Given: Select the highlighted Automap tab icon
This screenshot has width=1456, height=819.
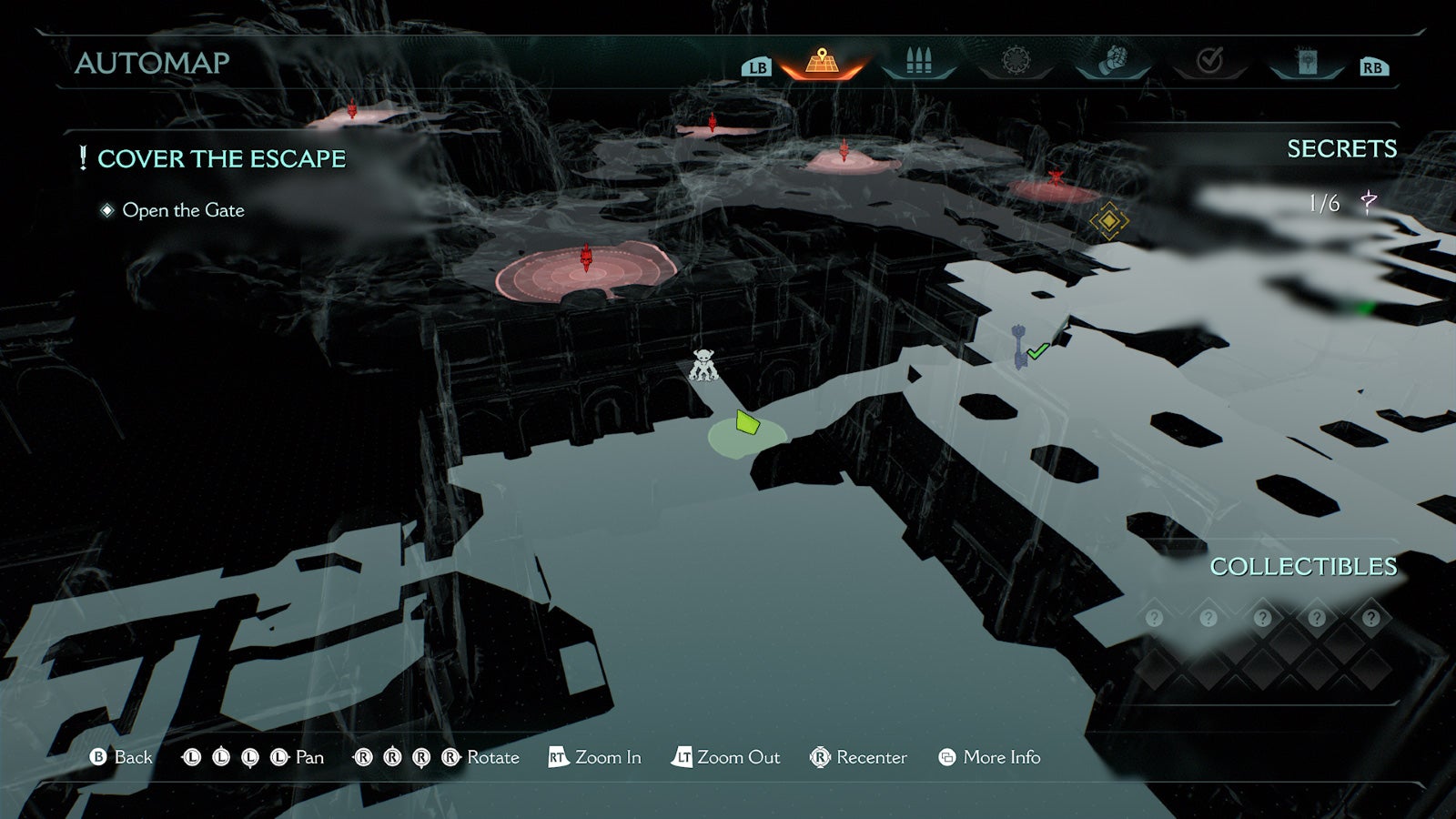Looking at the screenshot, I should click(x=824, y=61).
